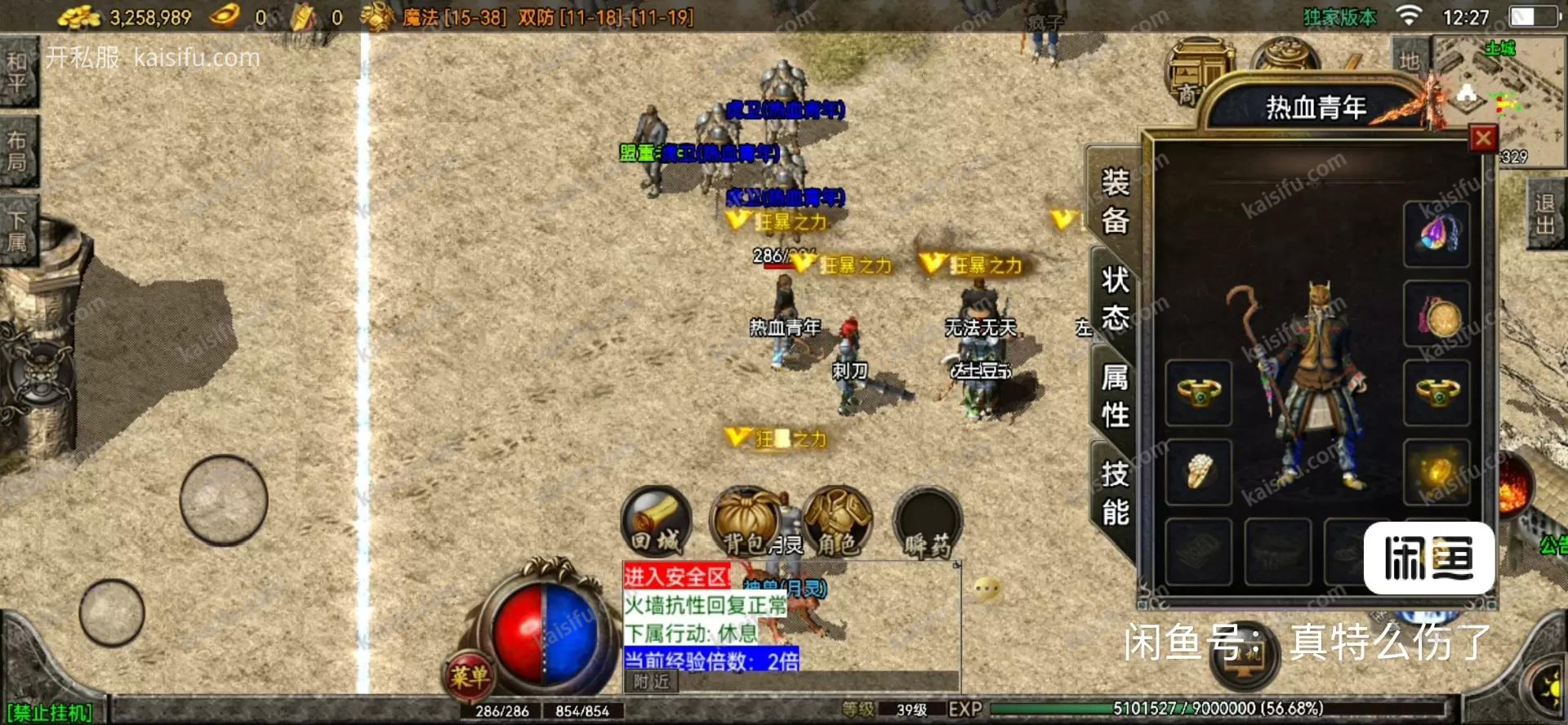1568x725 pixels.
Task: Open the 状态 status tab
Action: pyautogui.click(x=1115, y=298)
